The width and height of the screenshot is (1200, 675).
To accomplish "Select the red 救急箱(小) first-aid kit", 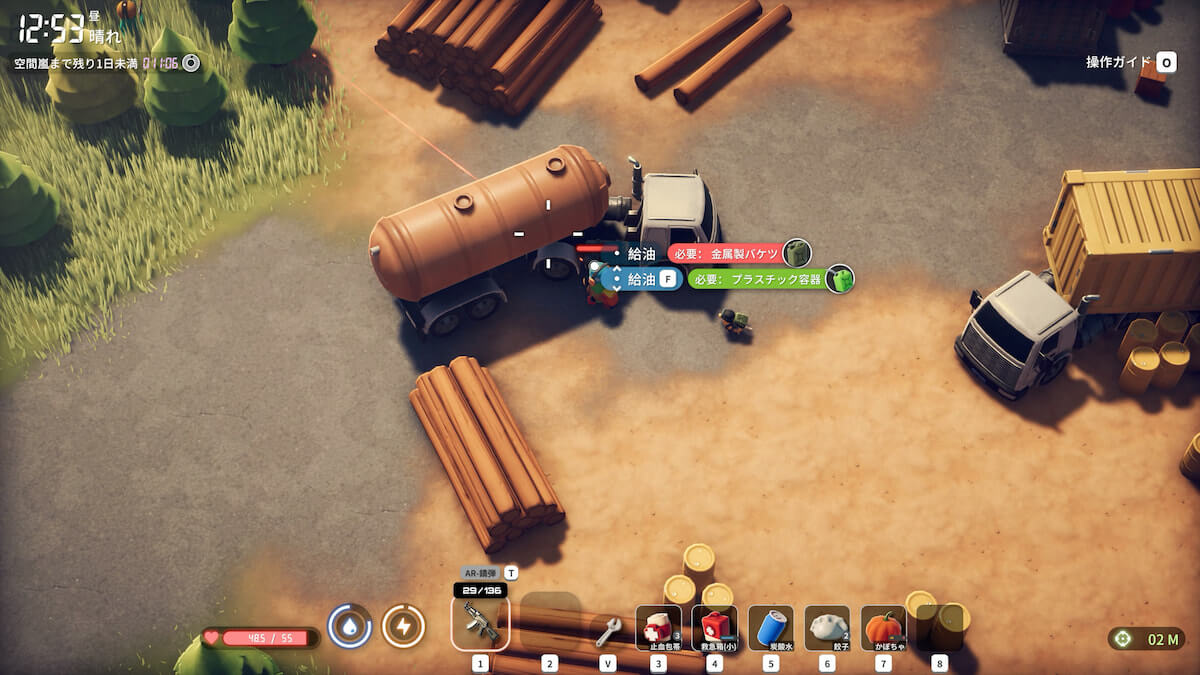I will click(x=714, y=628).
